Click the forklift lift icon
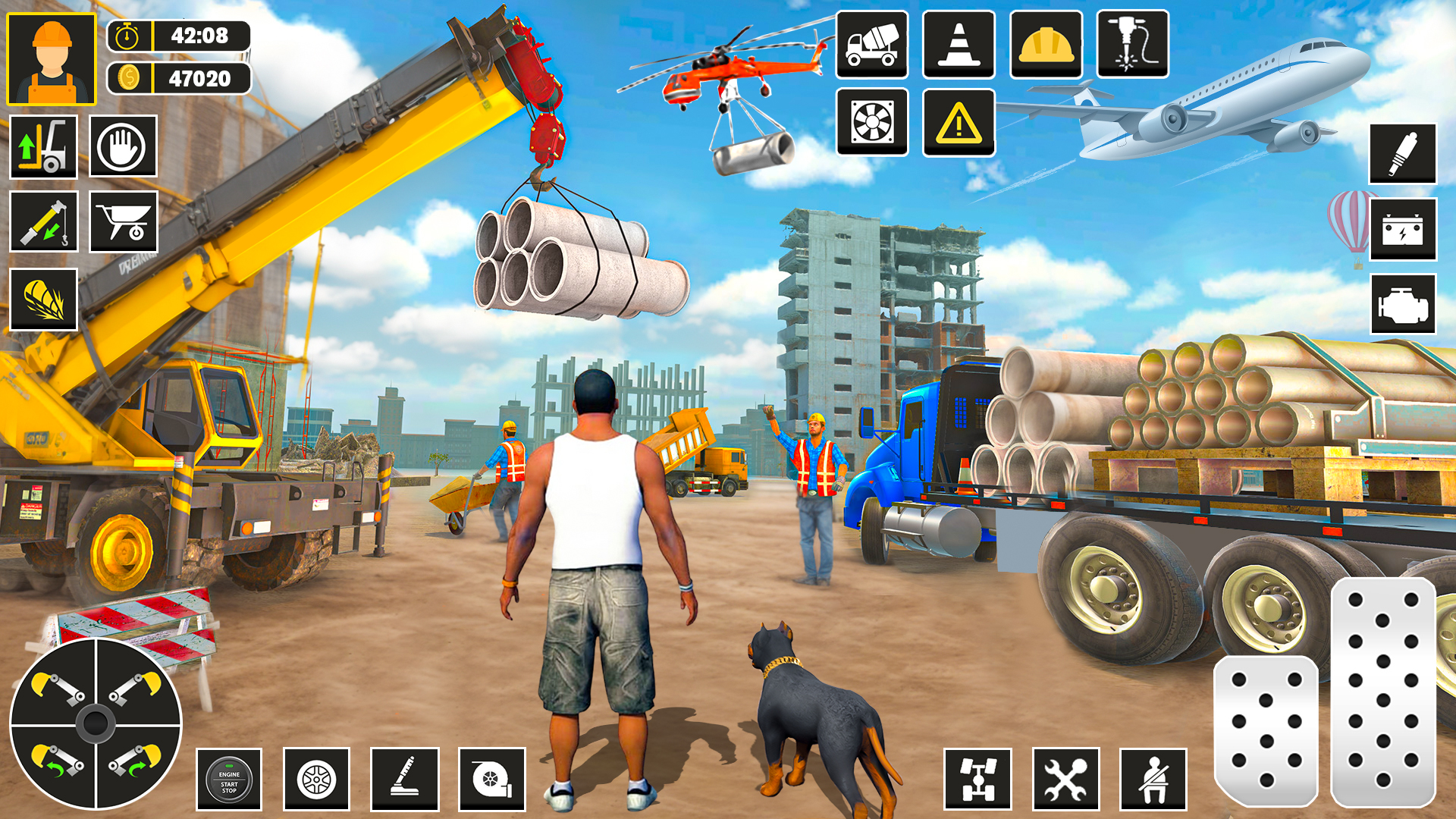Image resolution: width=1456 pixels, height=819 pixels. pos(42,146)
